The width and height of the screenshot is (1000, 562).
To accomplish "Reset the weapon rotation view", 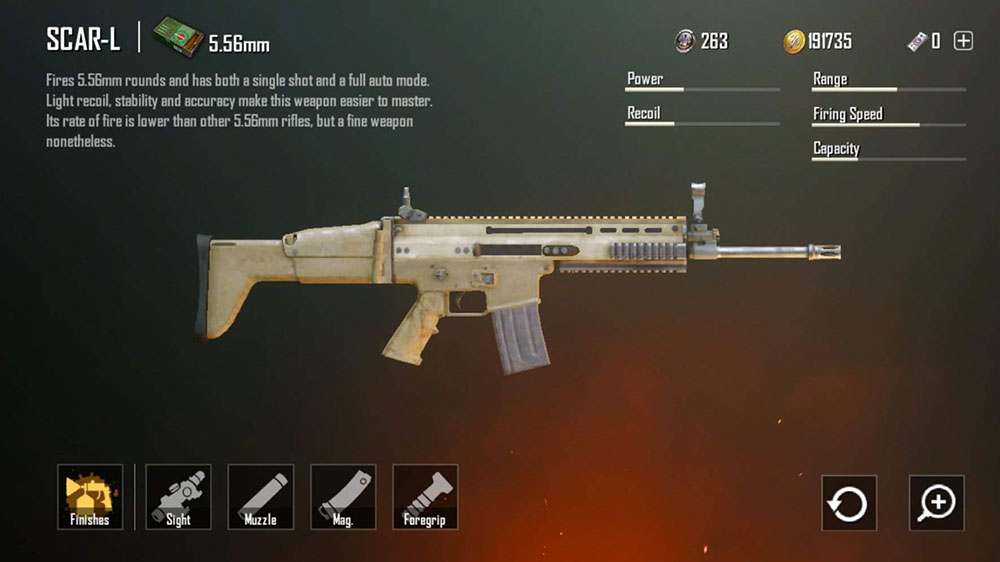I will (849, 502).
